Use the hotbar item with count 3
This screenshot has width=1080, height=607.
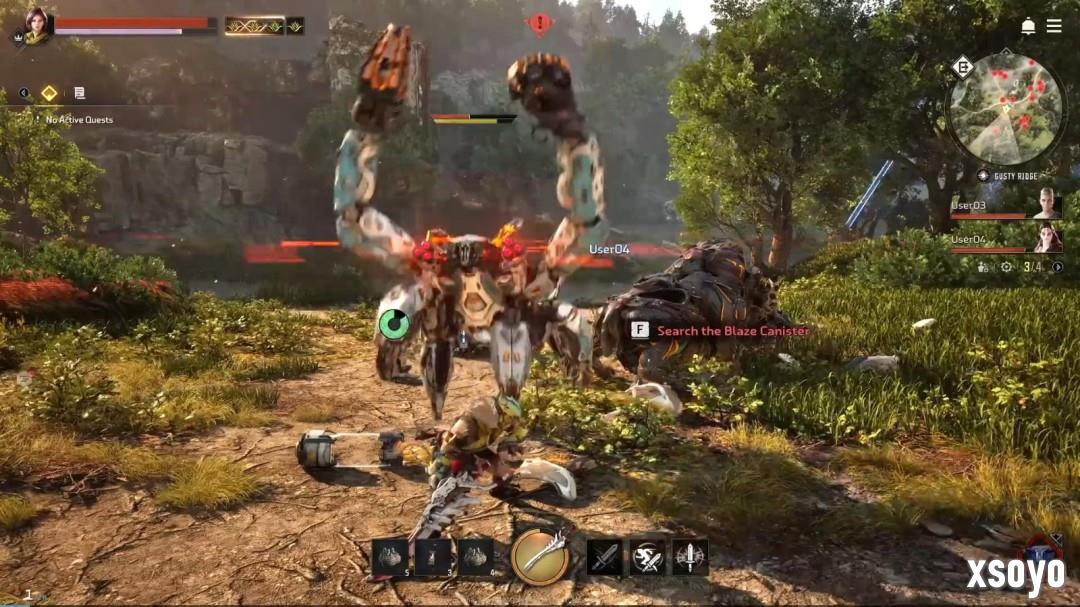(x=433, y=557)
